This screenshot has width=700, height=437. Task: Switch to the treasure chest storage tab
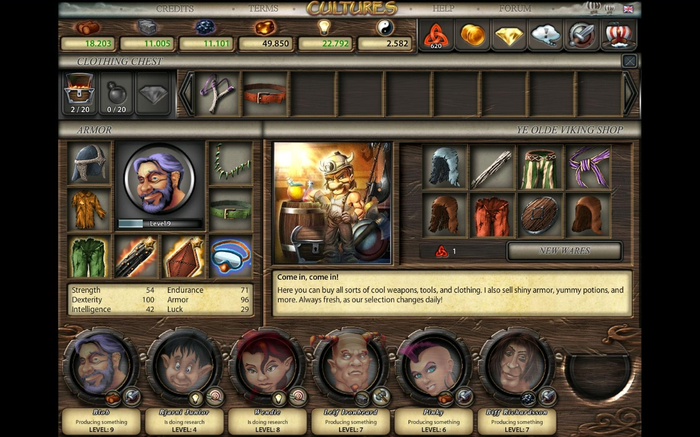pos(80,92)
